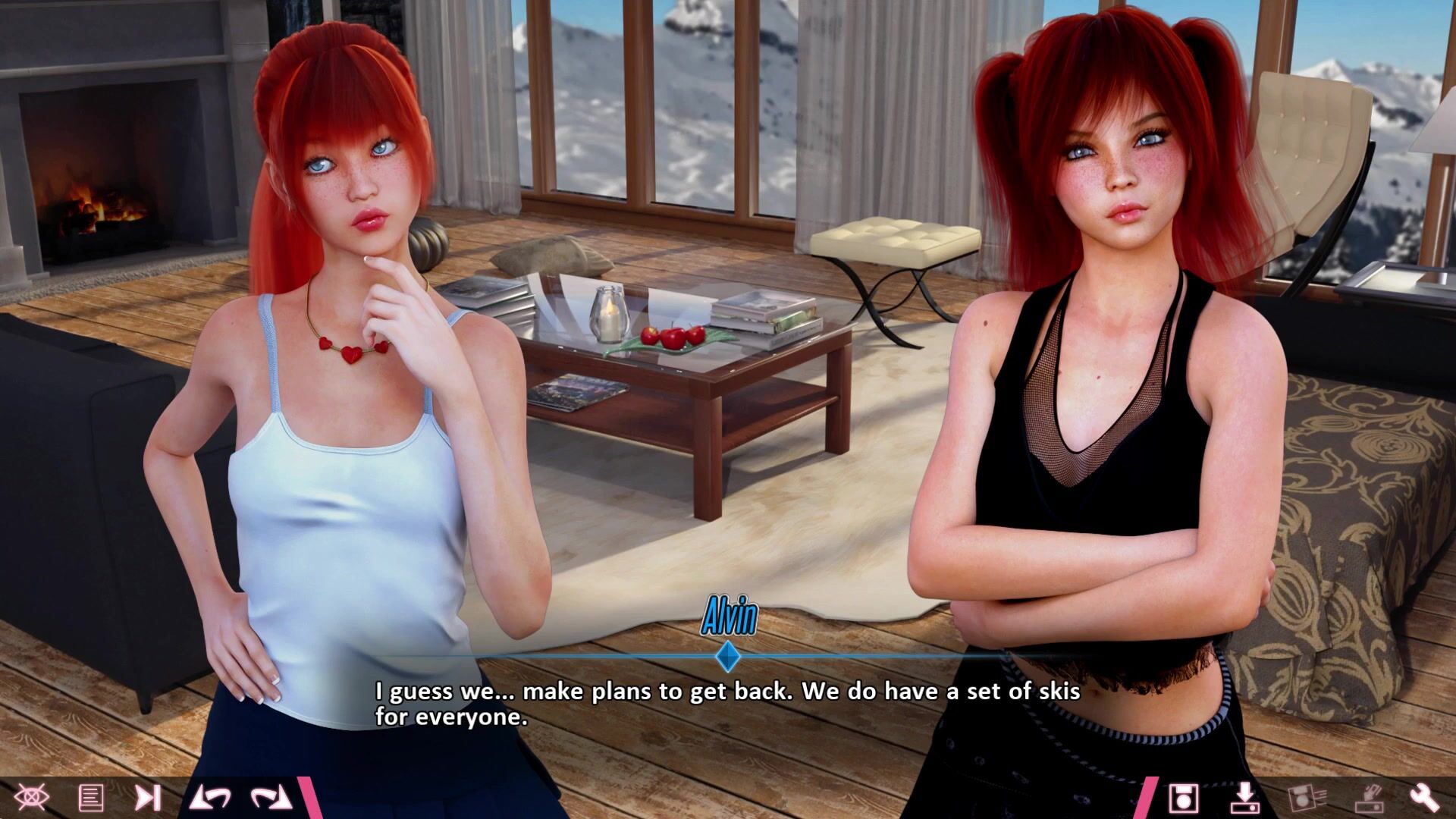
Task: Roll back to the previous line
Action: pyautogui.click(x=210, y=797)
